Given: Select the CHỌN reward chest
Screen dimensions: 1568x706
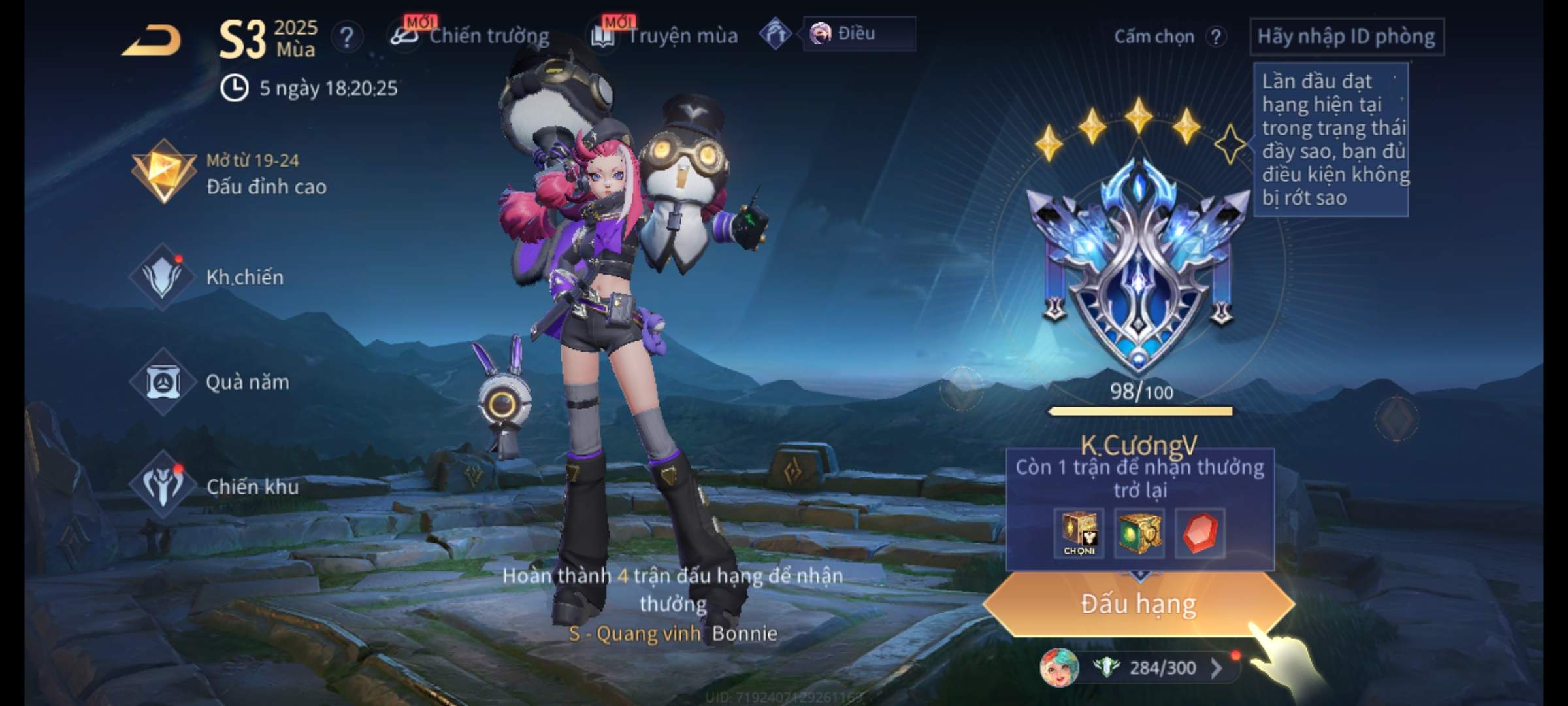Looking at the screenshot, I should click(x=1079, y=533).
